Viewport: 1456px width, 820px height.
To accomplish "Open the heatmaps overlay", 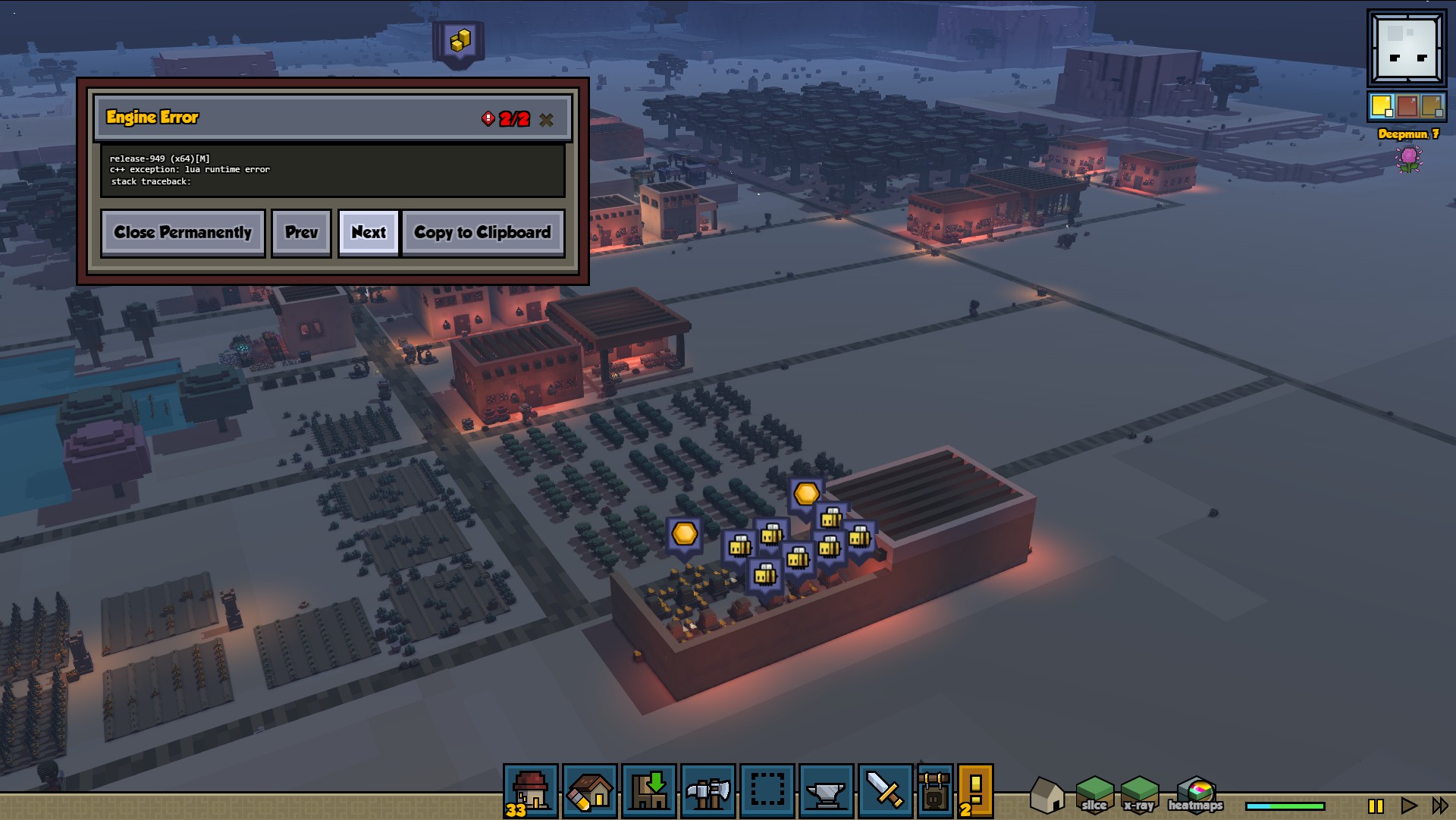I will [1195, 795].
